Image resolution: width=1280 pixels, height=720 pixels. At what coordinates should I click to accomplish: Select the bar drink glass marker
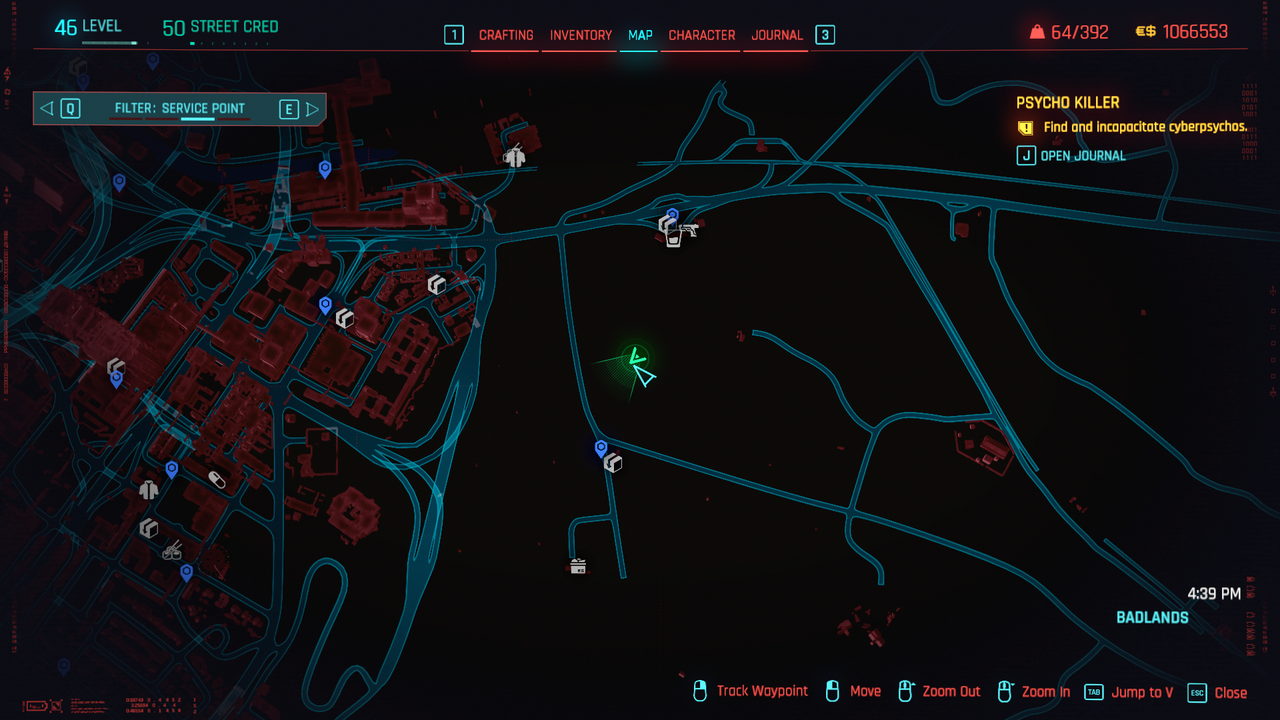673,239
